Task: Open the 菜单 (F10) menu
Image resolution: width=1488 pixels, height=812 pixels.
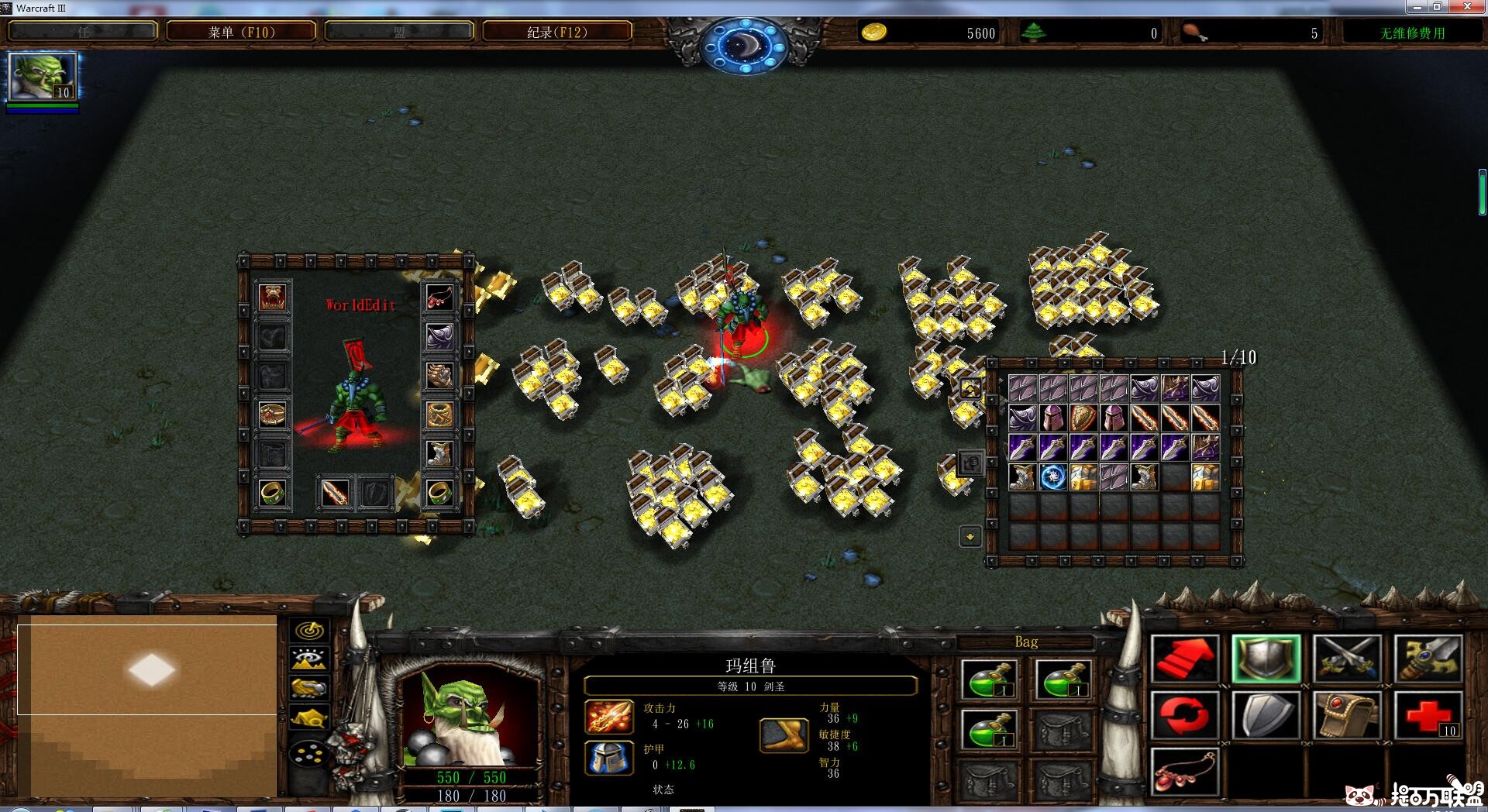Action: (241, 32)
